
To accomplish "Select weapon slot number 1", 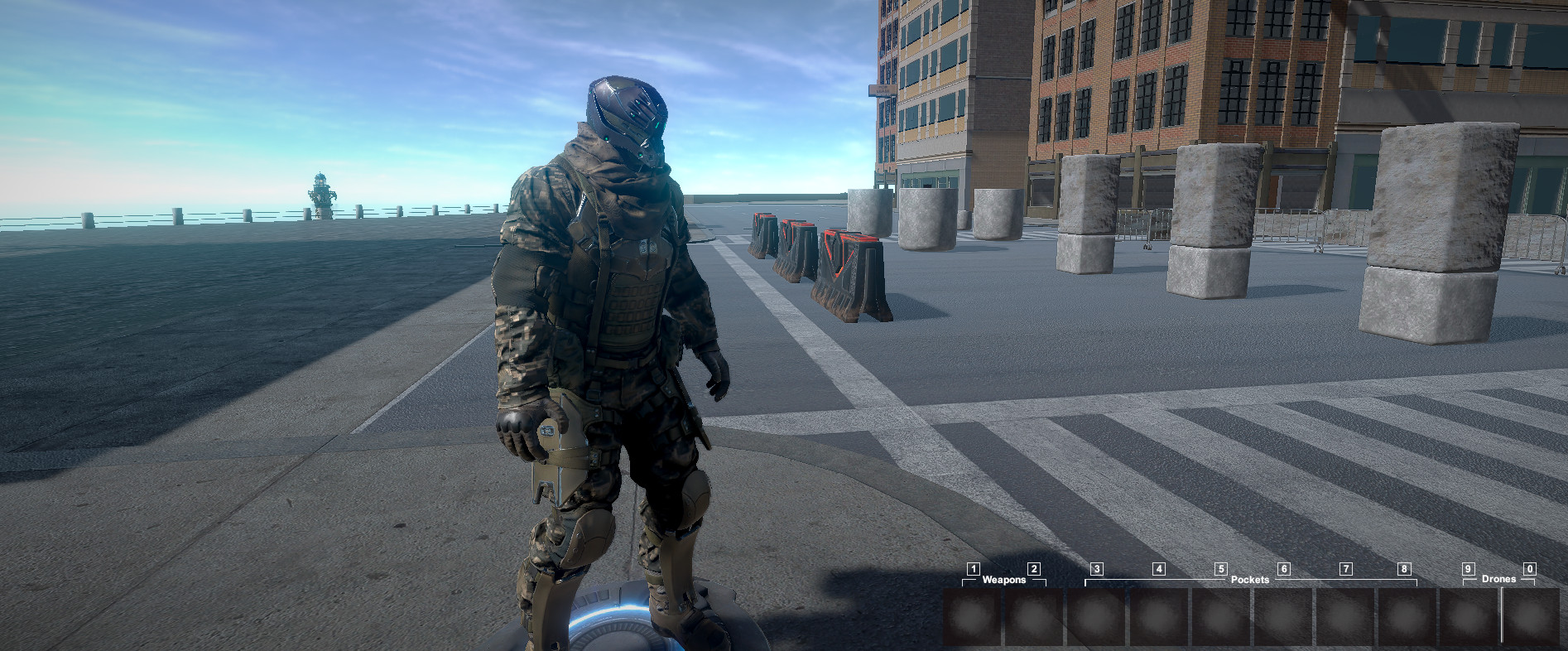I will [x=973, y=617].
